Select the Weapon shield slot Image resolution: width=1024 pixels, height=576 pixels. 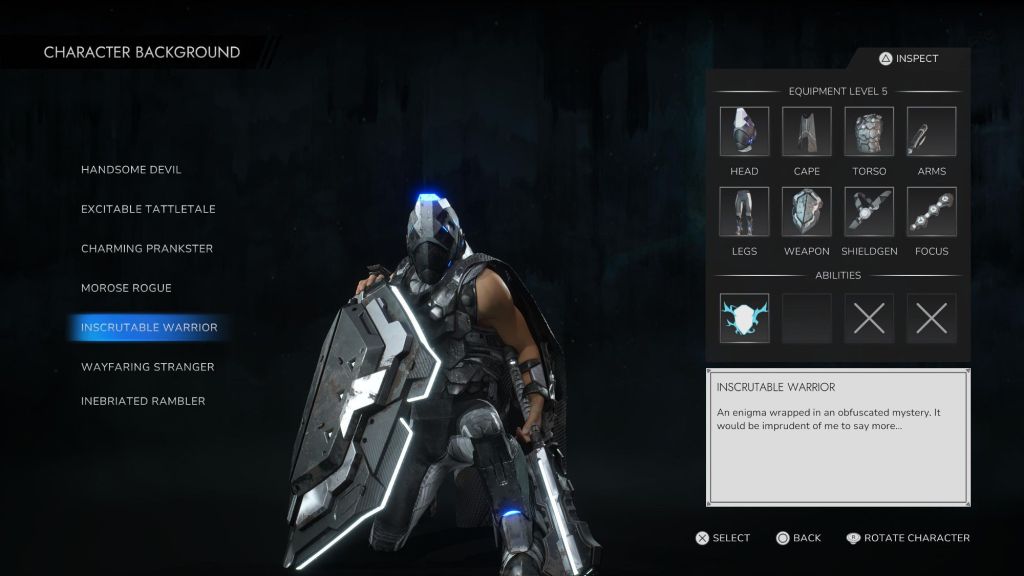coord(807,212)
